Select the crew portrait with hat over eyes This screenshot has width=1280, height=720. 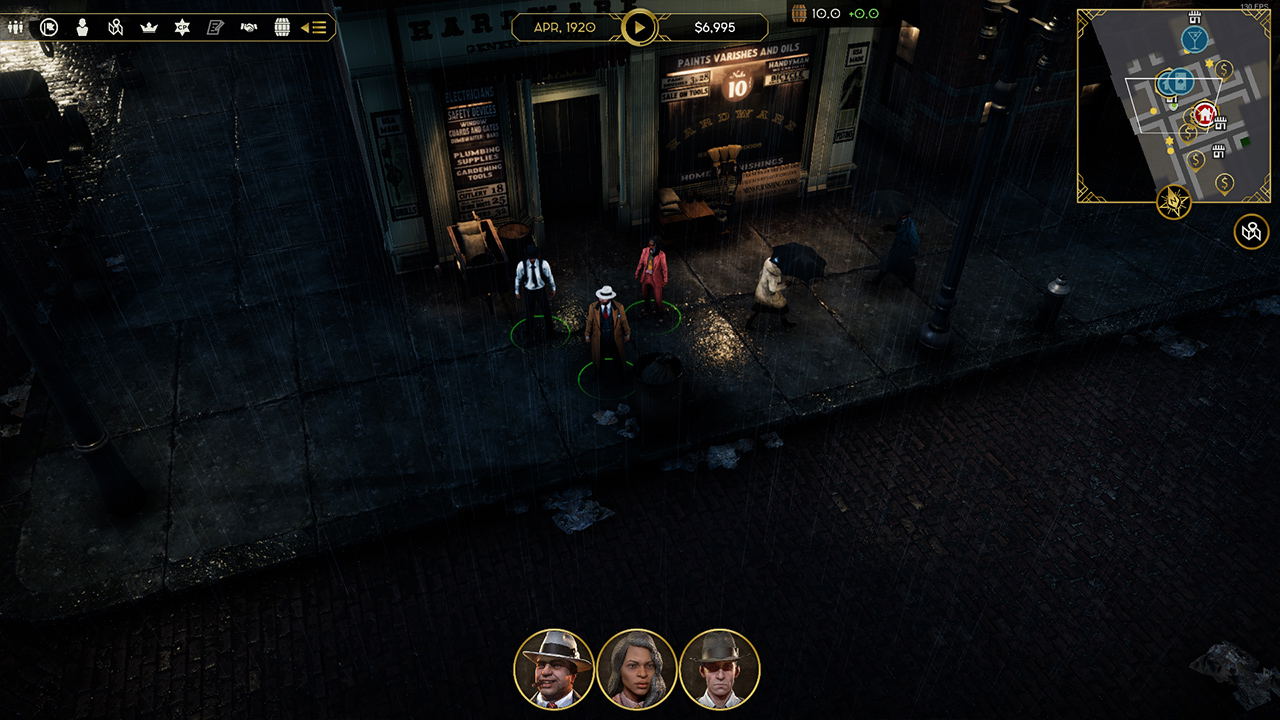[x=720, y=669]
